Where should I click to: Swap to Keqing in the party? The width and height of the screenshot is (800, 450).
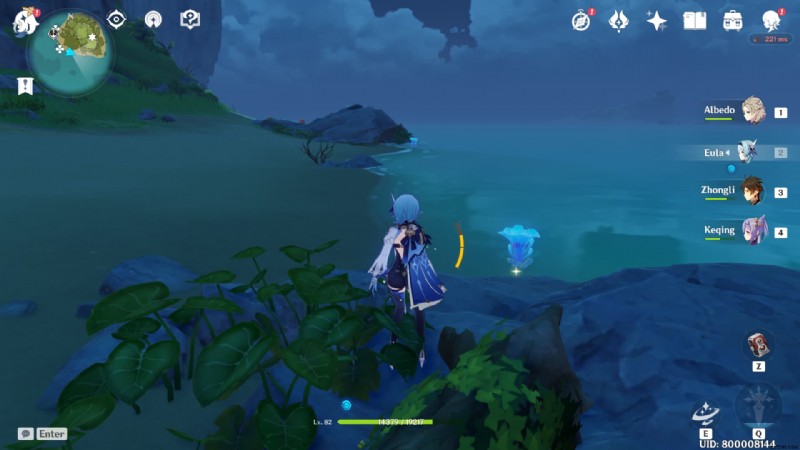(x=752, y=232)
